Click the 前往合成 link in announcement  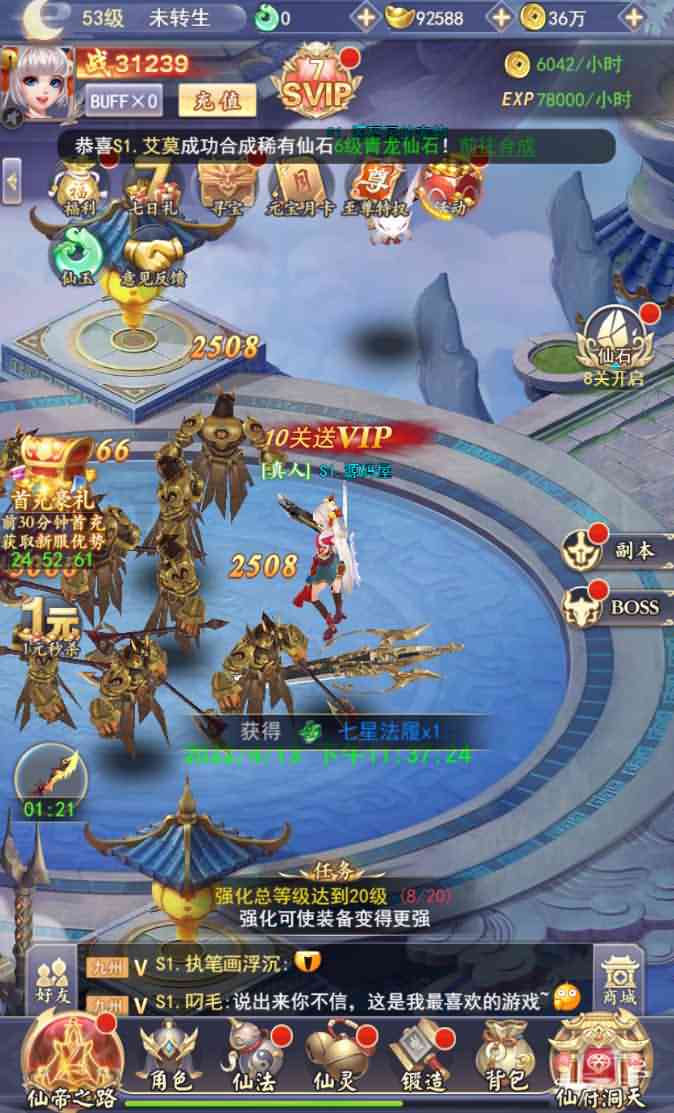coord(497,146)
